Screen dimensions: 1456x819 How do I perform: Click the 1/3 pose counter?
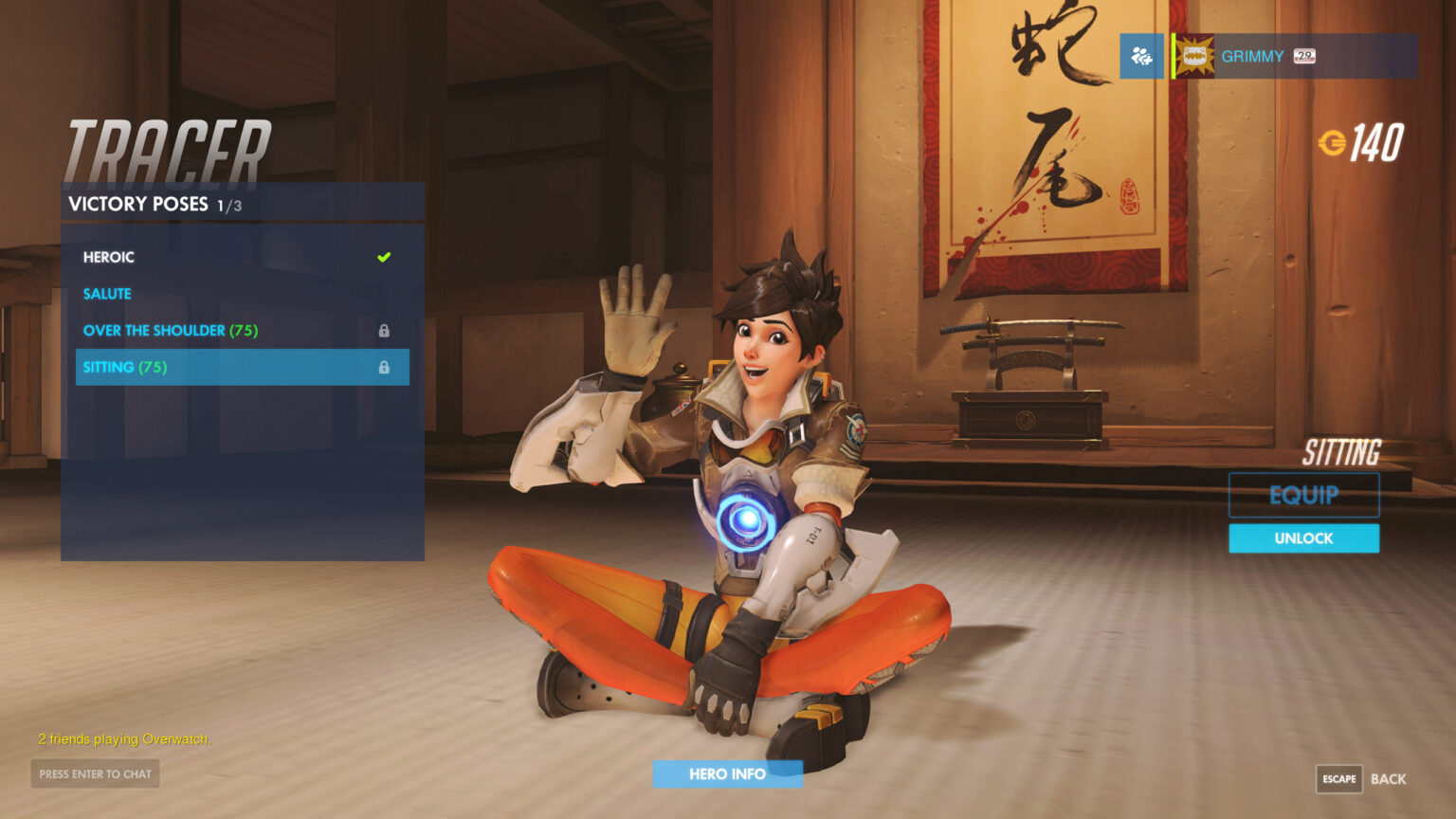point(227,205)
